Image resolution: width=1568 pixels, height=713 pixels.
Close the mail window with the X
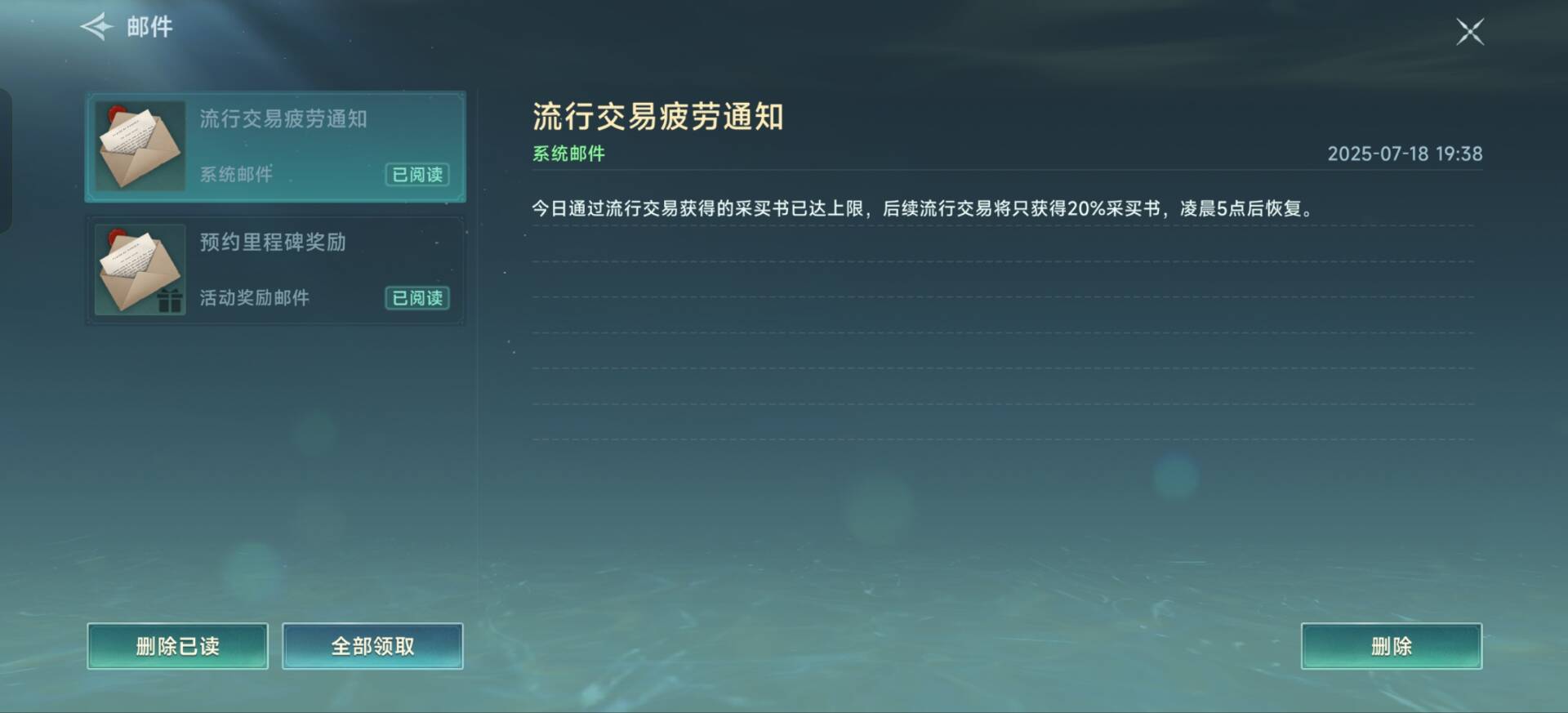tap(1470, 33)
